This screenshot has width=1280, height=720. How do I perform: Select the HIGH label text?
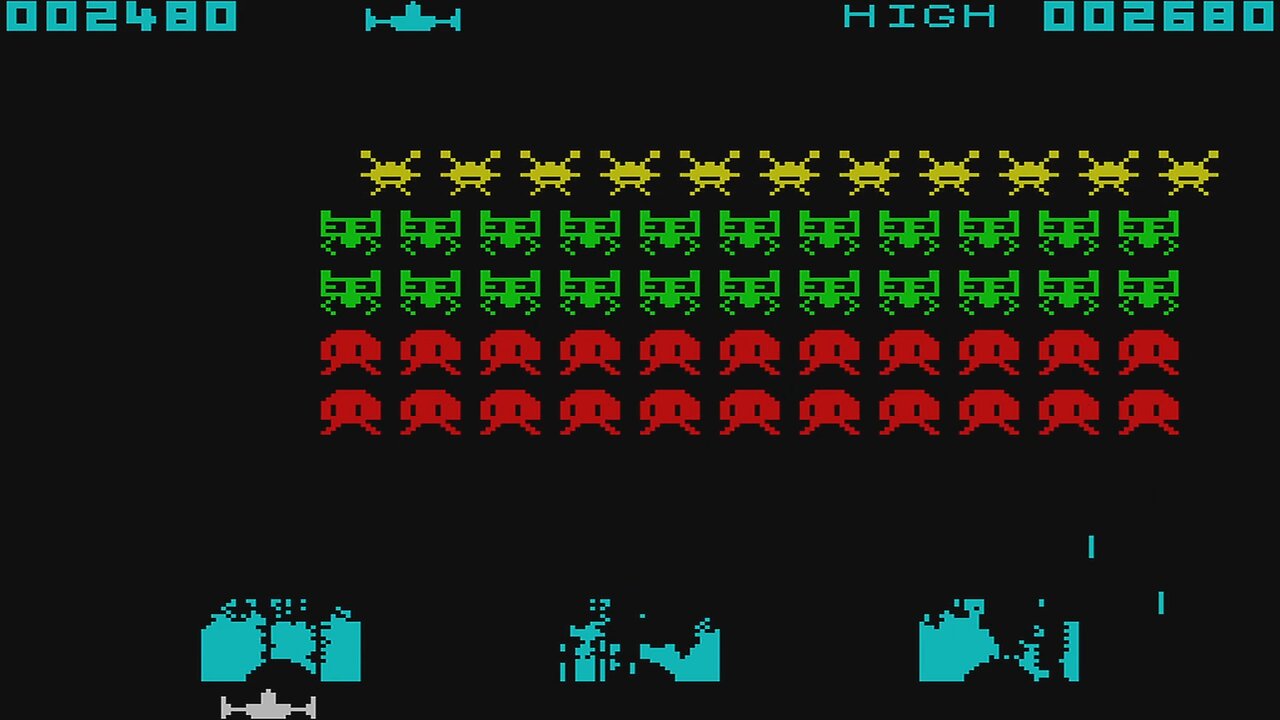tap(918, 17)
